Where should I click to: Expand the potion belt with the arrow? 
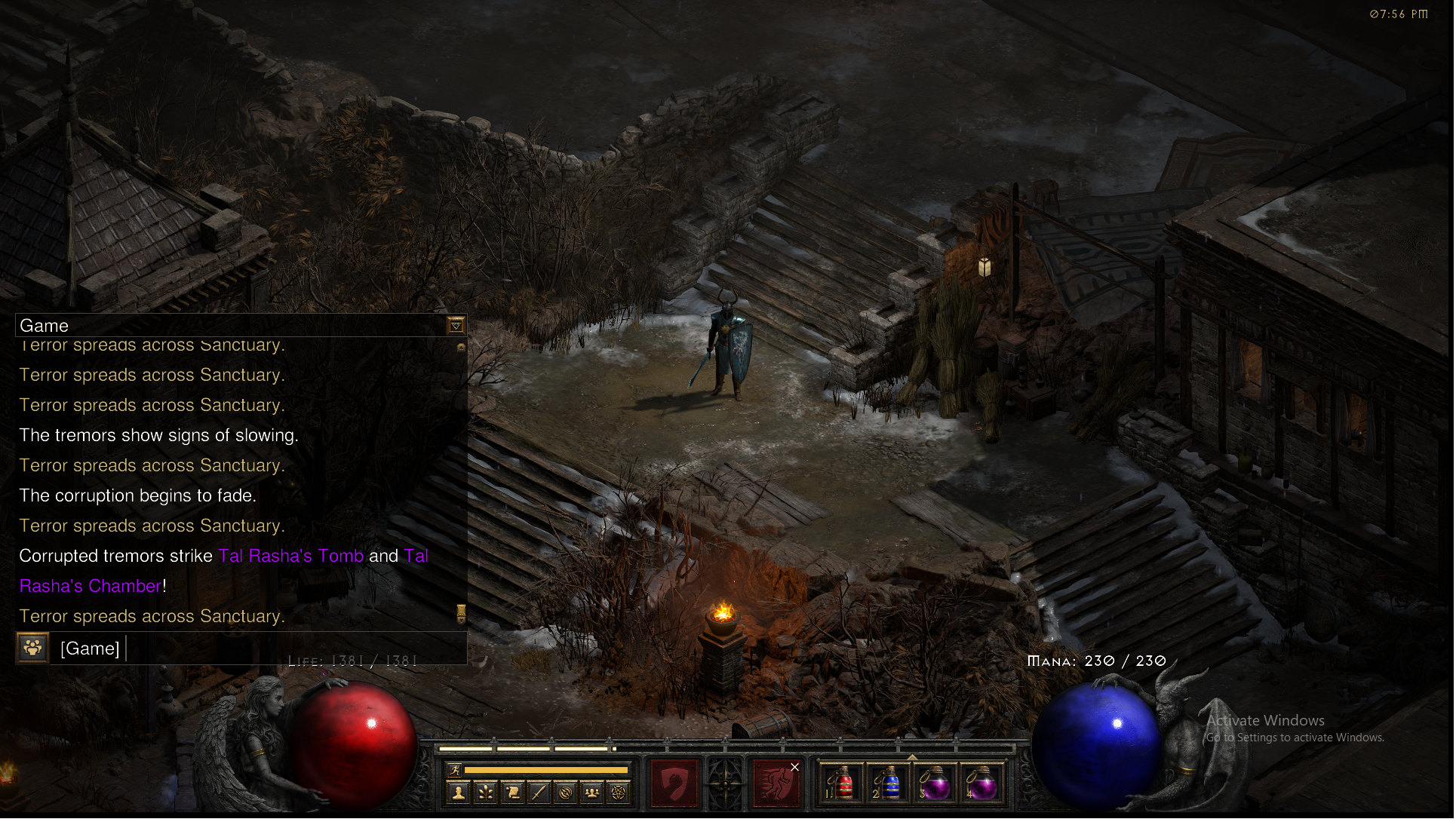click(913, 757)
